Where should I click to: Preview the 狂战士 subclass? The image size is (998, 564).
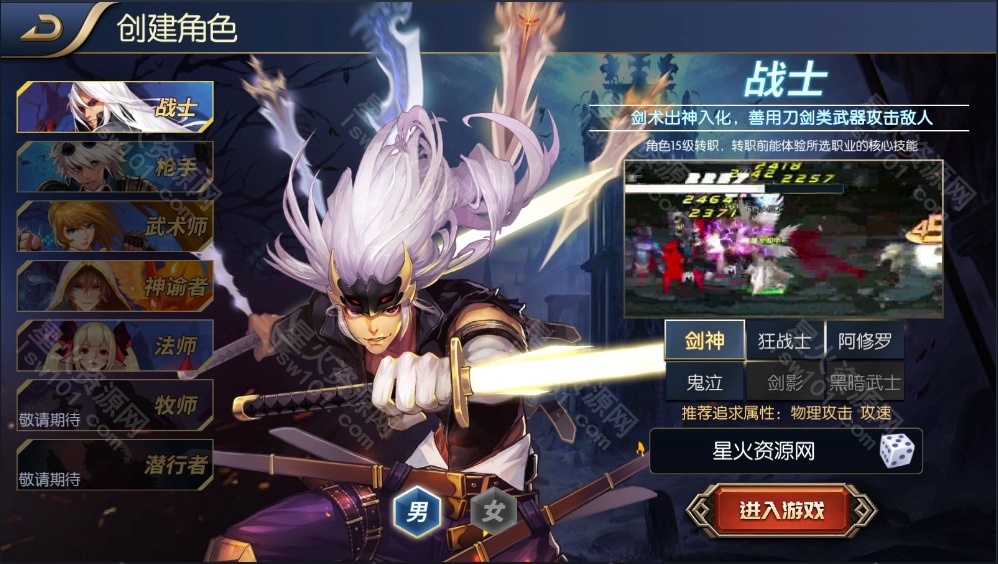[x=785, y=341]
